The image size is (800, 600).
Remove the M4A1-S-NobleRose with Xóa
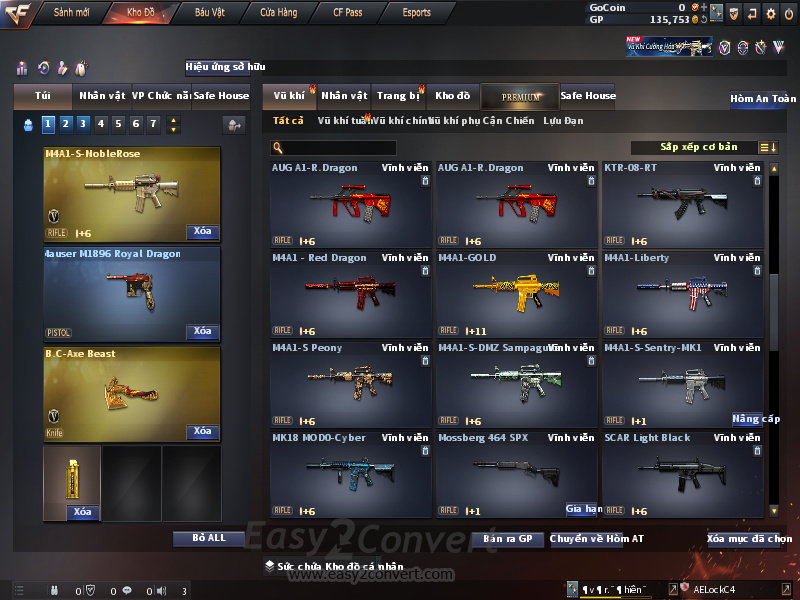point(202,232)
